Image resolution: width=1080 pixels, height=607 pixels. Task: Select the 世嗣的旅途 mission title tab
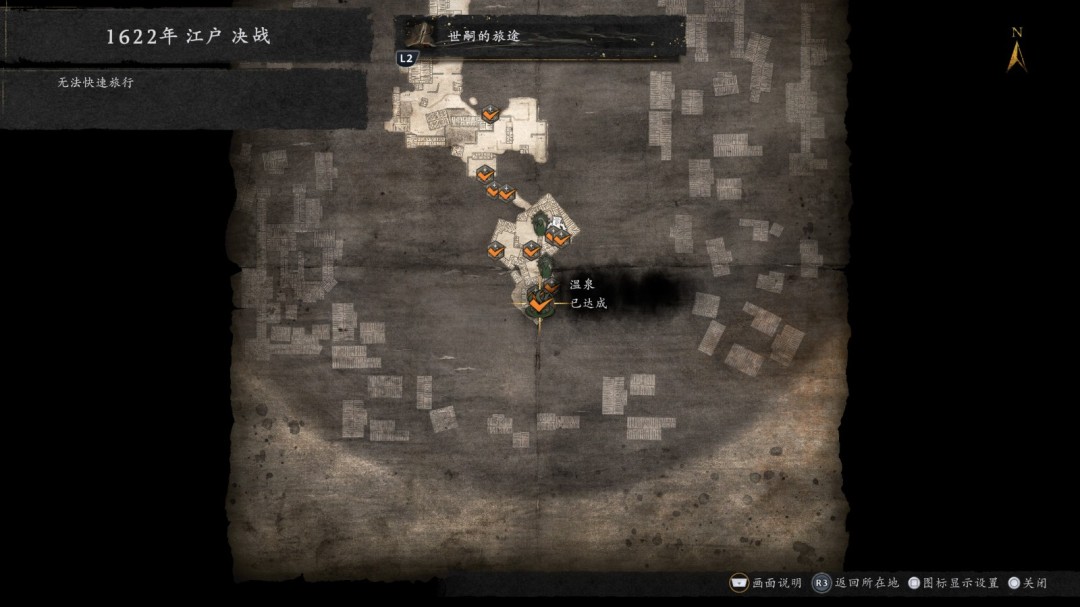coord(540,36)
